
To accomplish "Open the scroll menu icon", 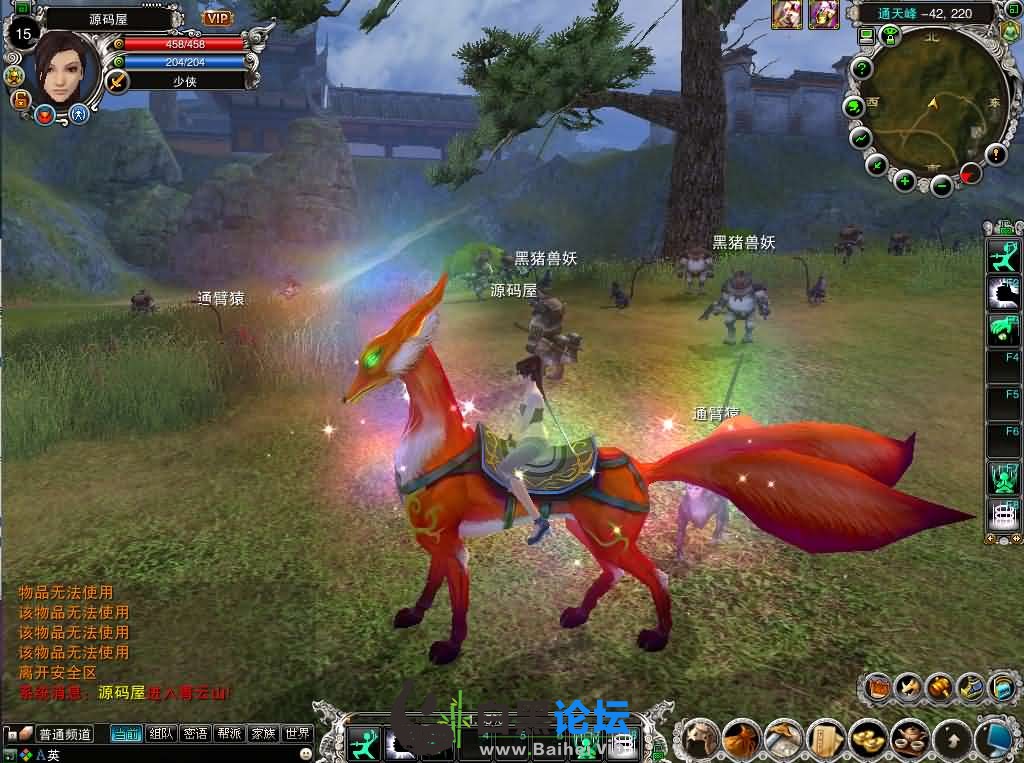I will pyautogui.click(x=826, y=739).
